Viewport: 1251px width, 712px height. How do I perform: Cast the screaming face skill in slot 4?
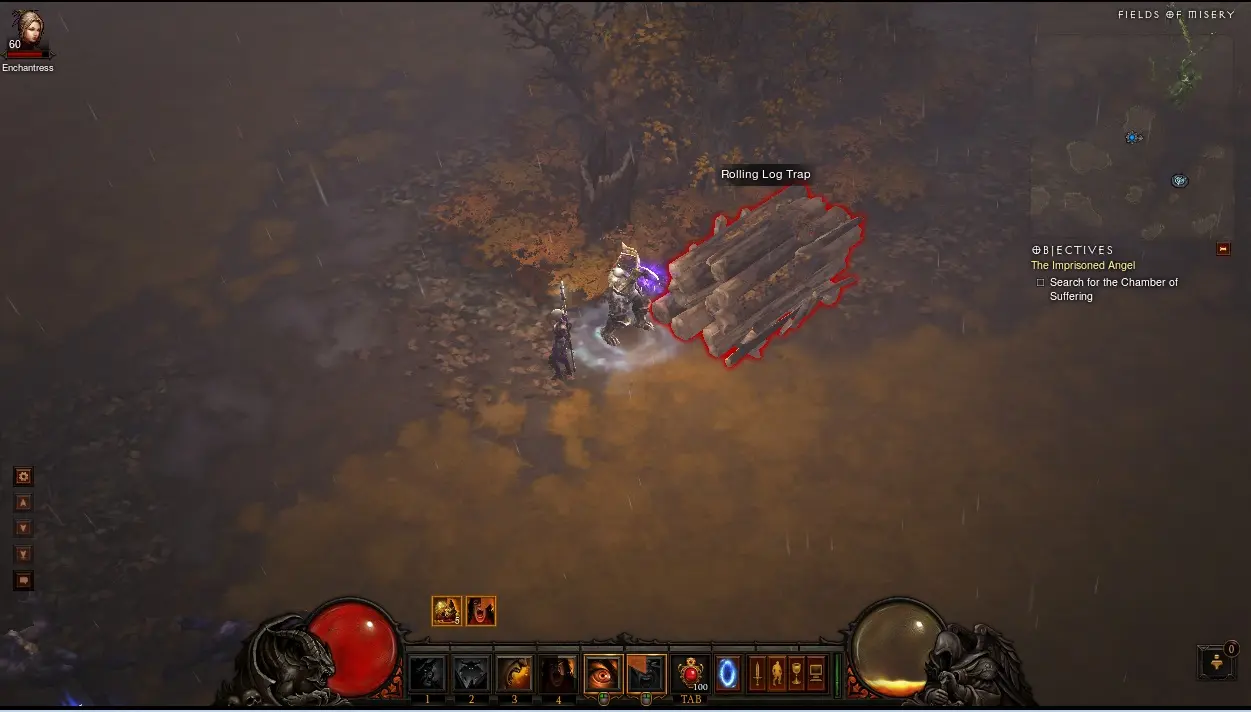point(558,674)
